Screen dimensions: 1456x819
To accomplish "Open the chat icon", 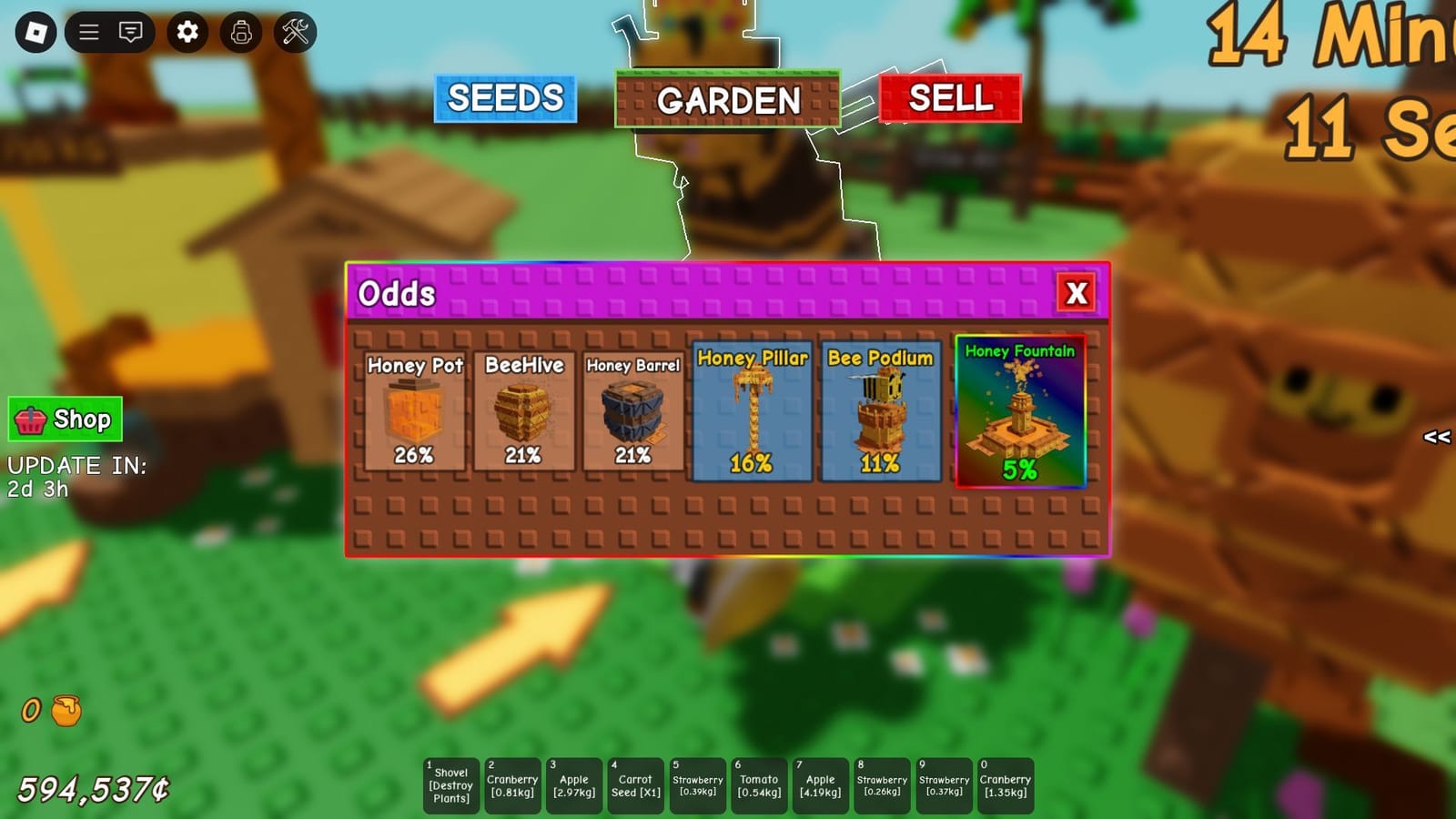I will tap(130, 33).
